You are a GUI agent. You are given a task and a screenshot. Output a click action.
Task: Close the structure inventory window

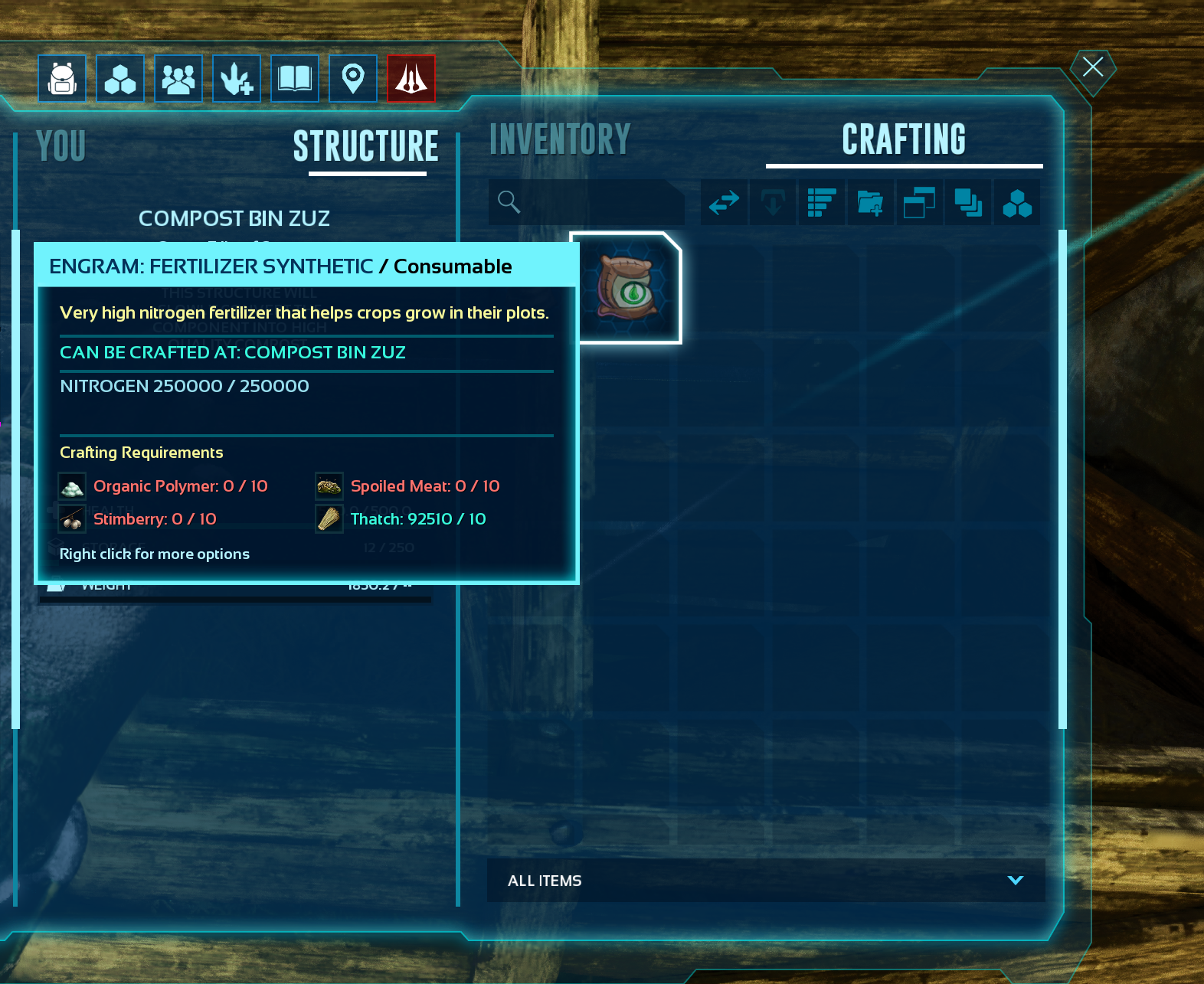click(1092, 67)
